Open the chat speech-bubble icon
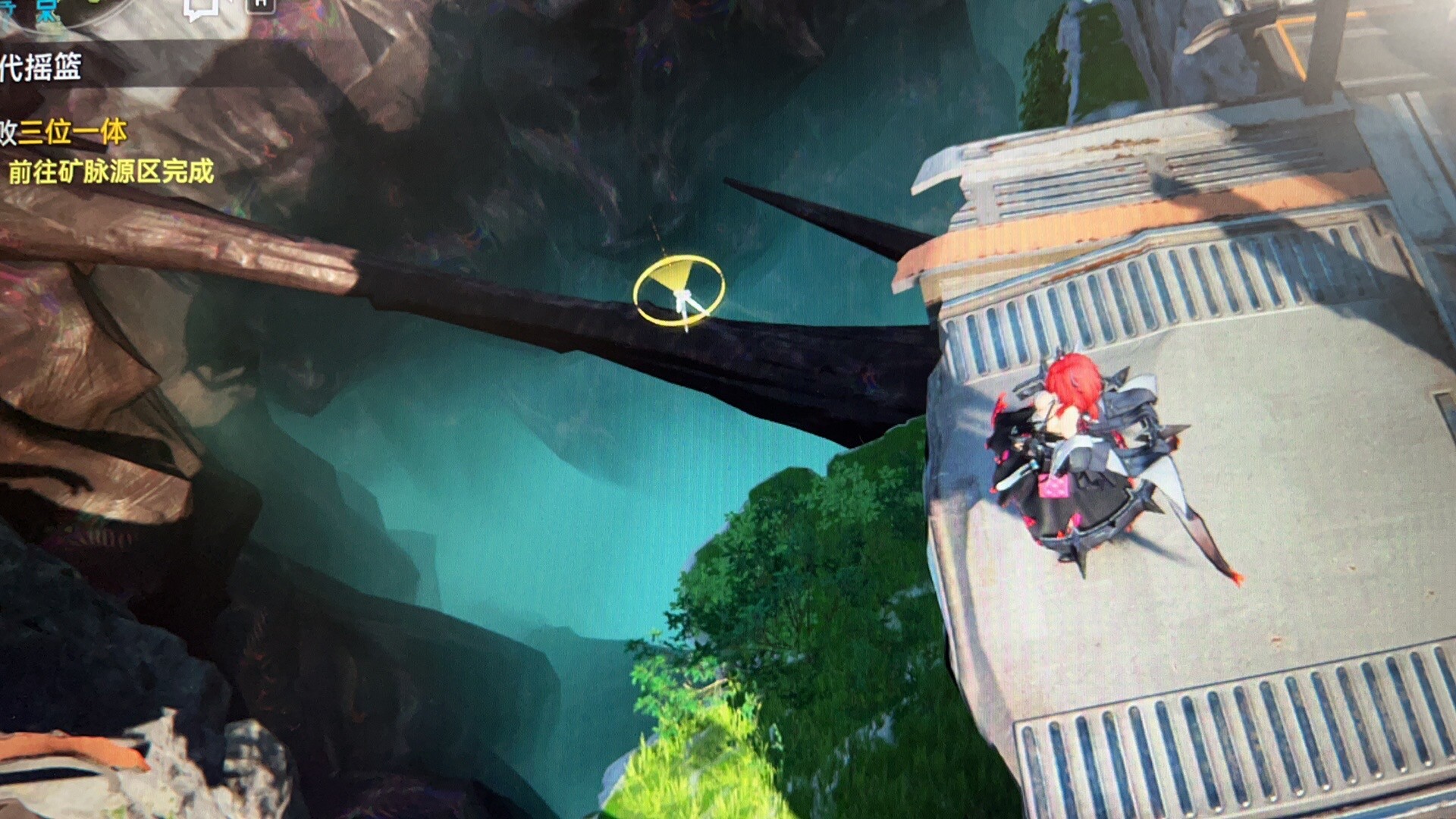1456x819 pixels. click(x=200, y=8)
